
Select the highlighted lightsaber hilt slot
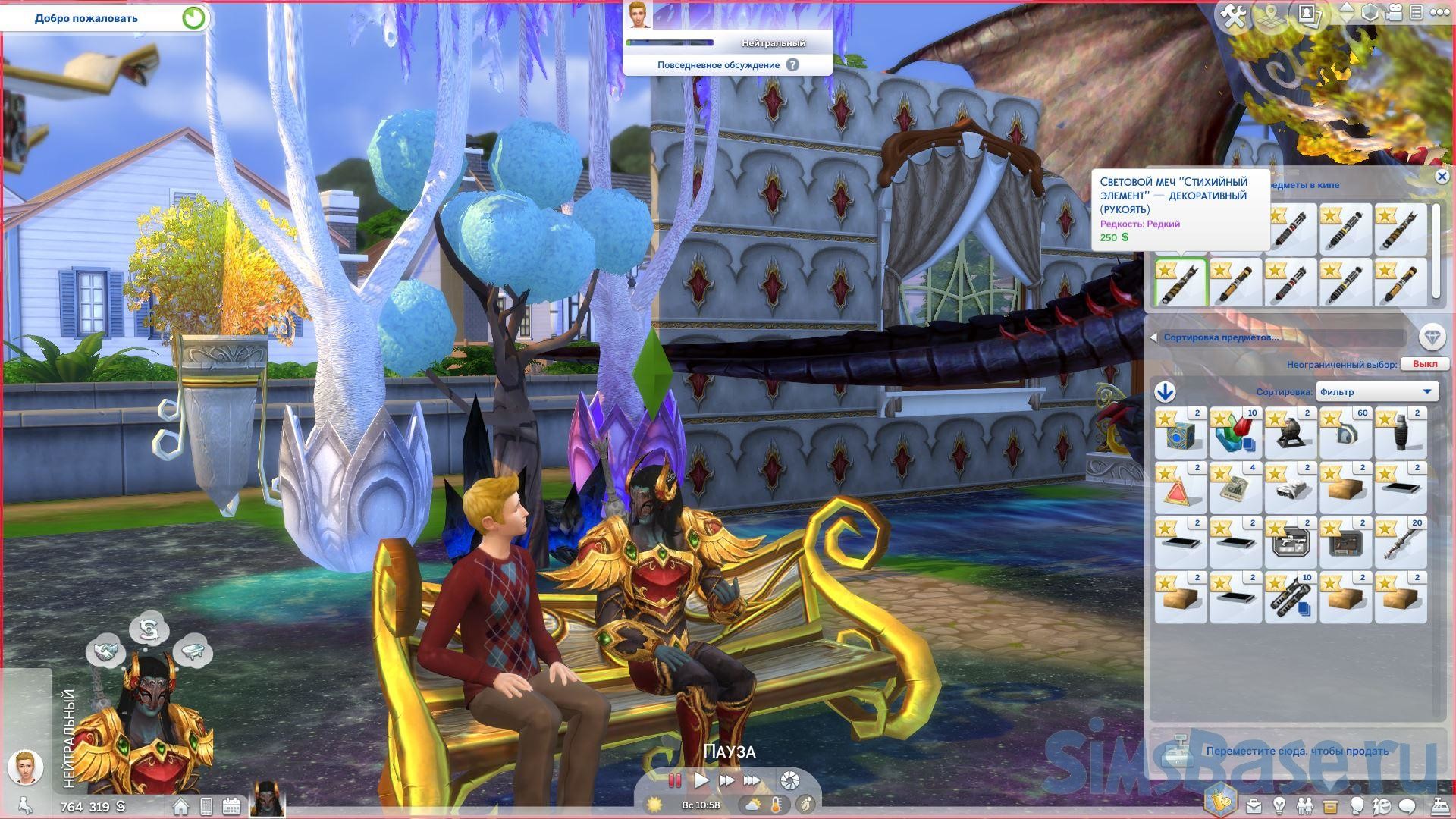tap(1181, 283)
